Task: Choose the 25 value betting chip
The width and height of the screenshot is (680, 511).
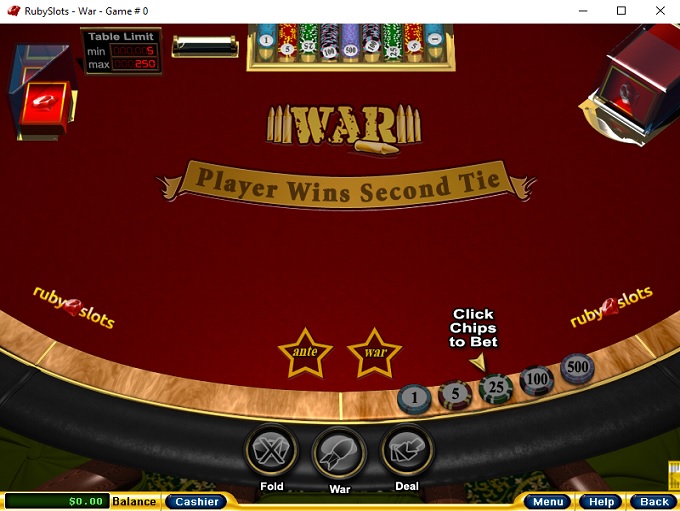Action: (496, 388)
